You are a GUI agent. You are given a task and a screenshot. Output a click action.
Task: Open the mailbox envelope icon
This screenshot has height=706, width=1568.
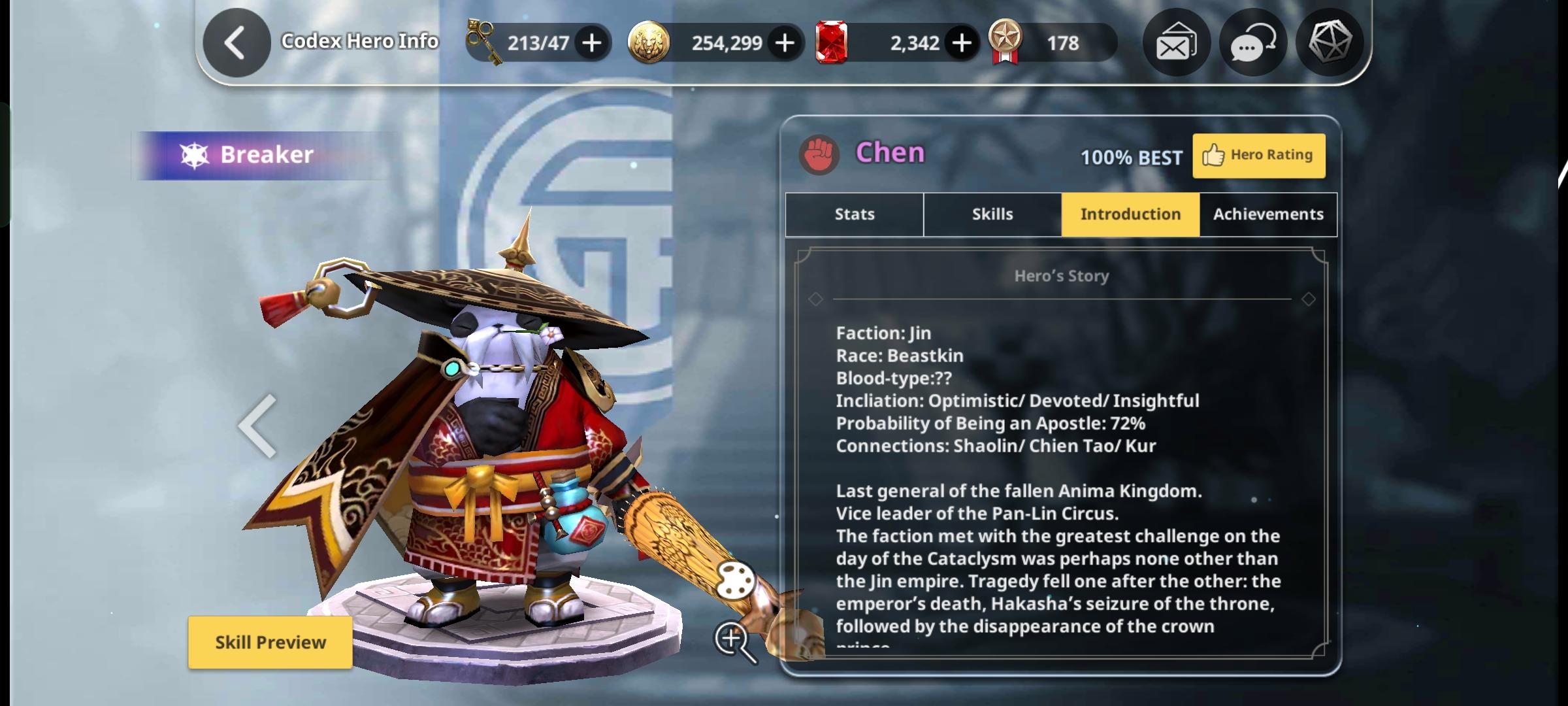(x=1176, y=43)
